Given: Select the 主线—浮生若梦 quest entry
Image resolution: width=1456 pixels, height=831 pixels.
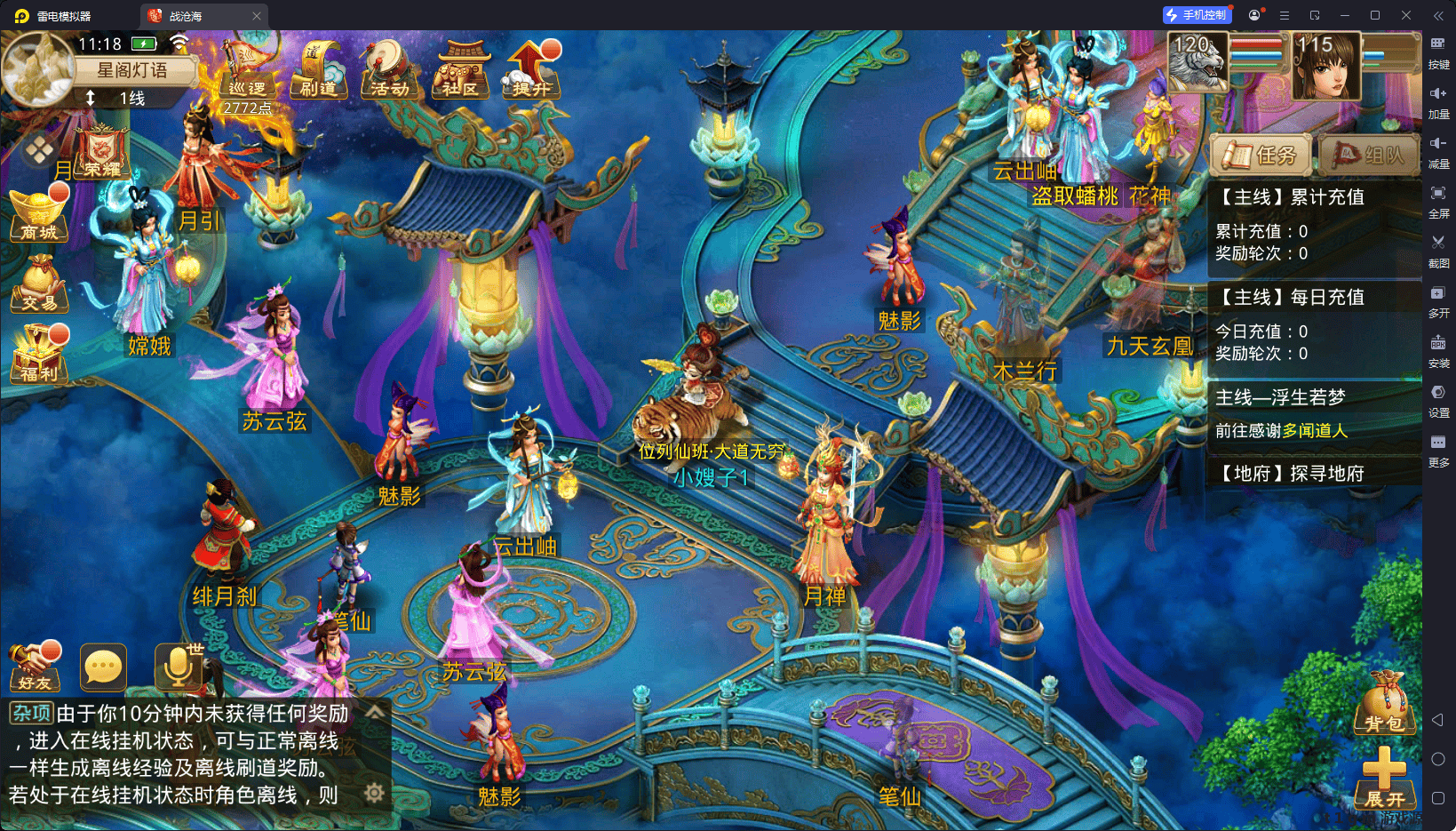Looking at the screenshot, I should pyautogui.click(x=1315, y=413).
